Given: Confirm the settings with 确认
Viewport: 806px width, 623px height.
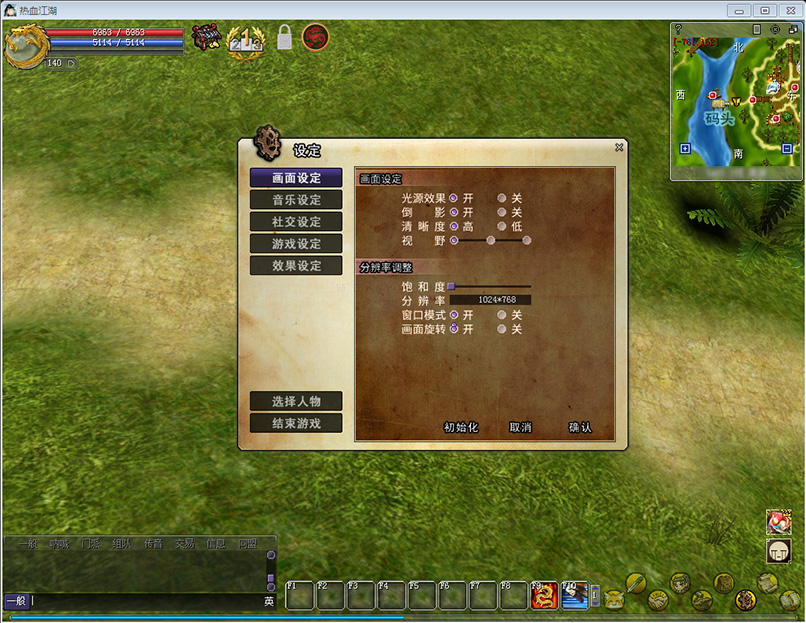Looking at the screenshot, I should tap(580, 427).
